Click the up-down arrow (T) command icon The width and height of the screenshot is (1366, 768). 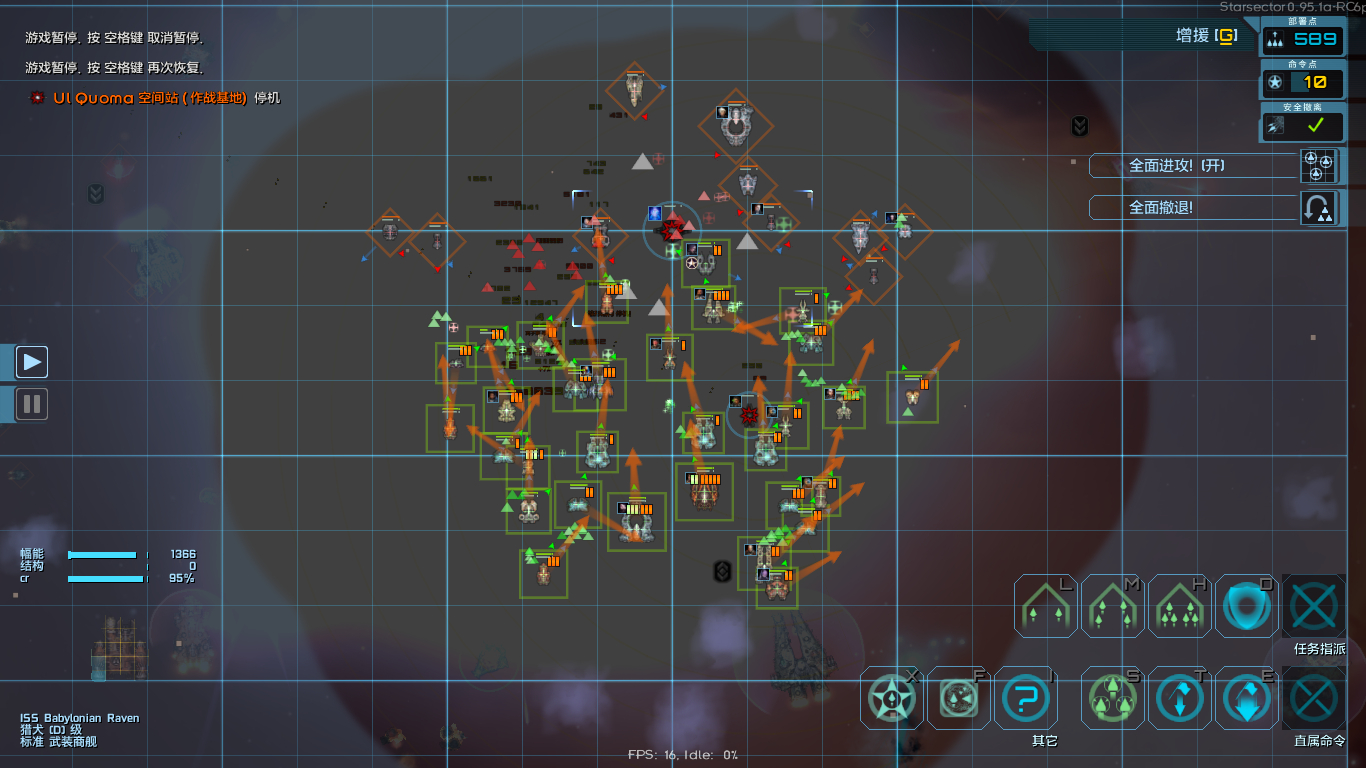1179,698
